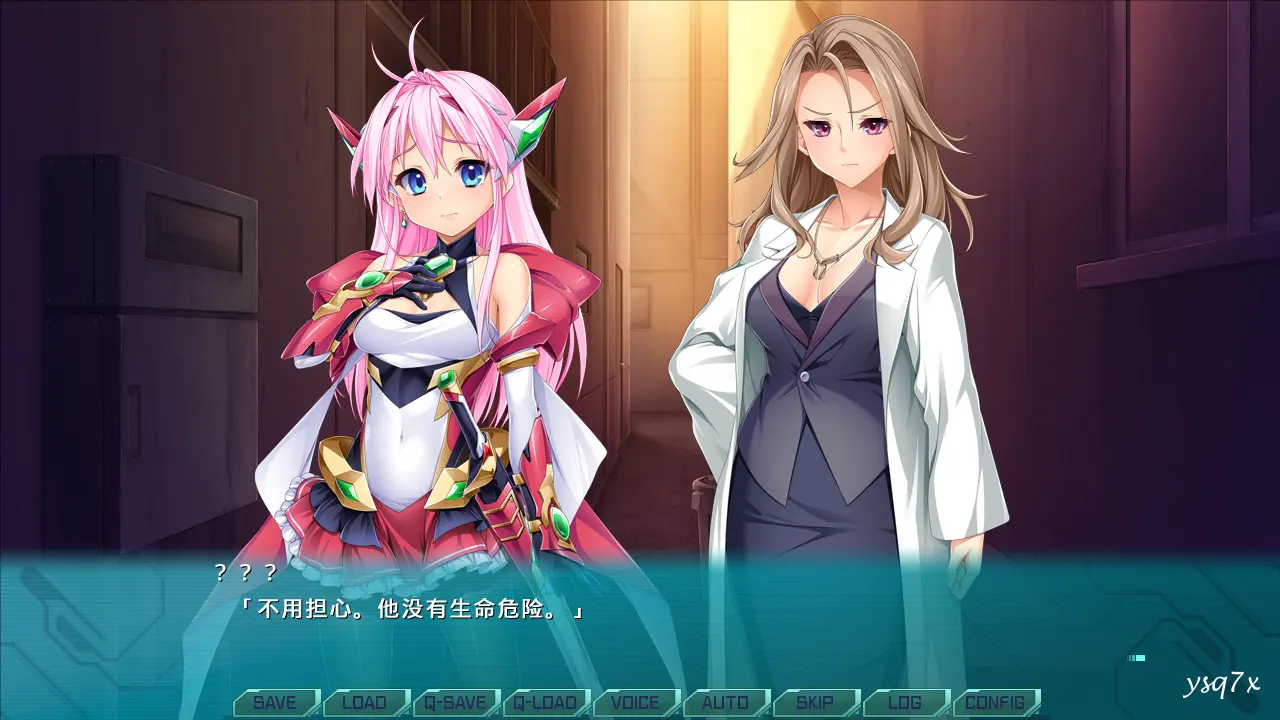Click the SAVE button
Viewport: 1280px width, 720px height.
(275, 702)
